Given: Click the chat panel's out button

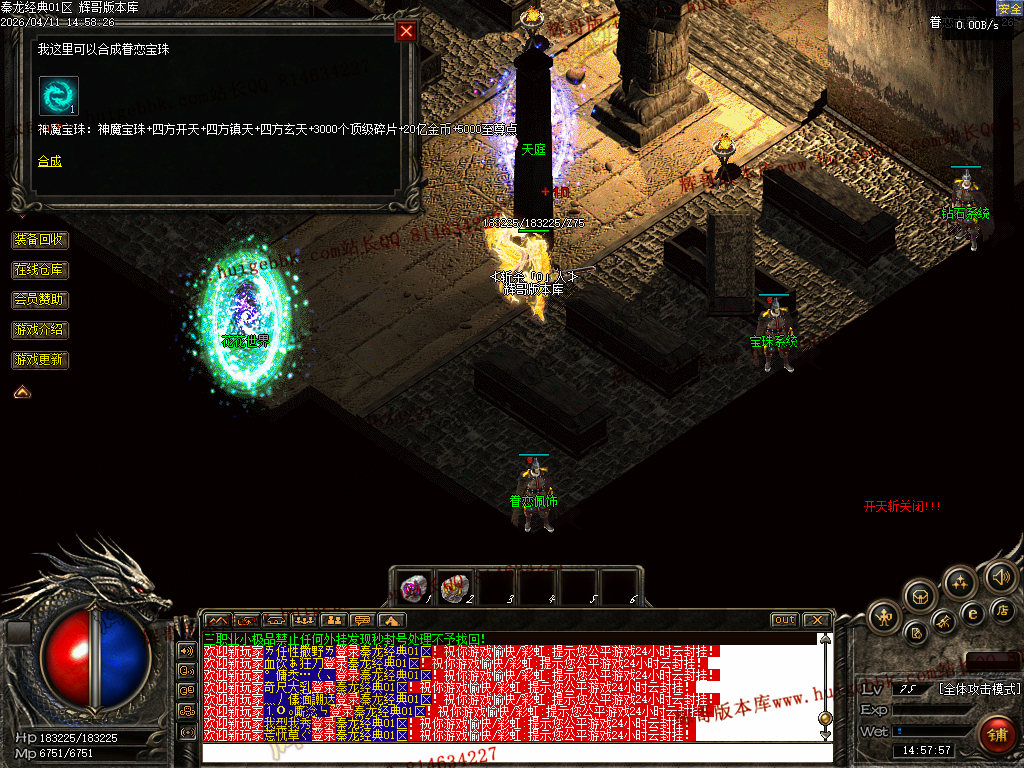Looking at the screenshot, I should [x=785, y=620].
